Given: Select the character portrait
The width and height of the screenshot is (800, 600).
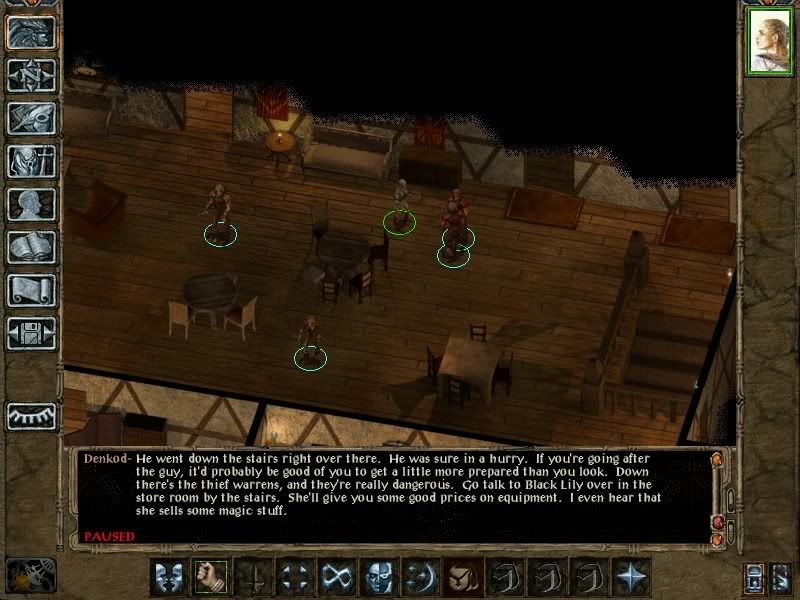Looking at the screenshot, I should point(769,45).
